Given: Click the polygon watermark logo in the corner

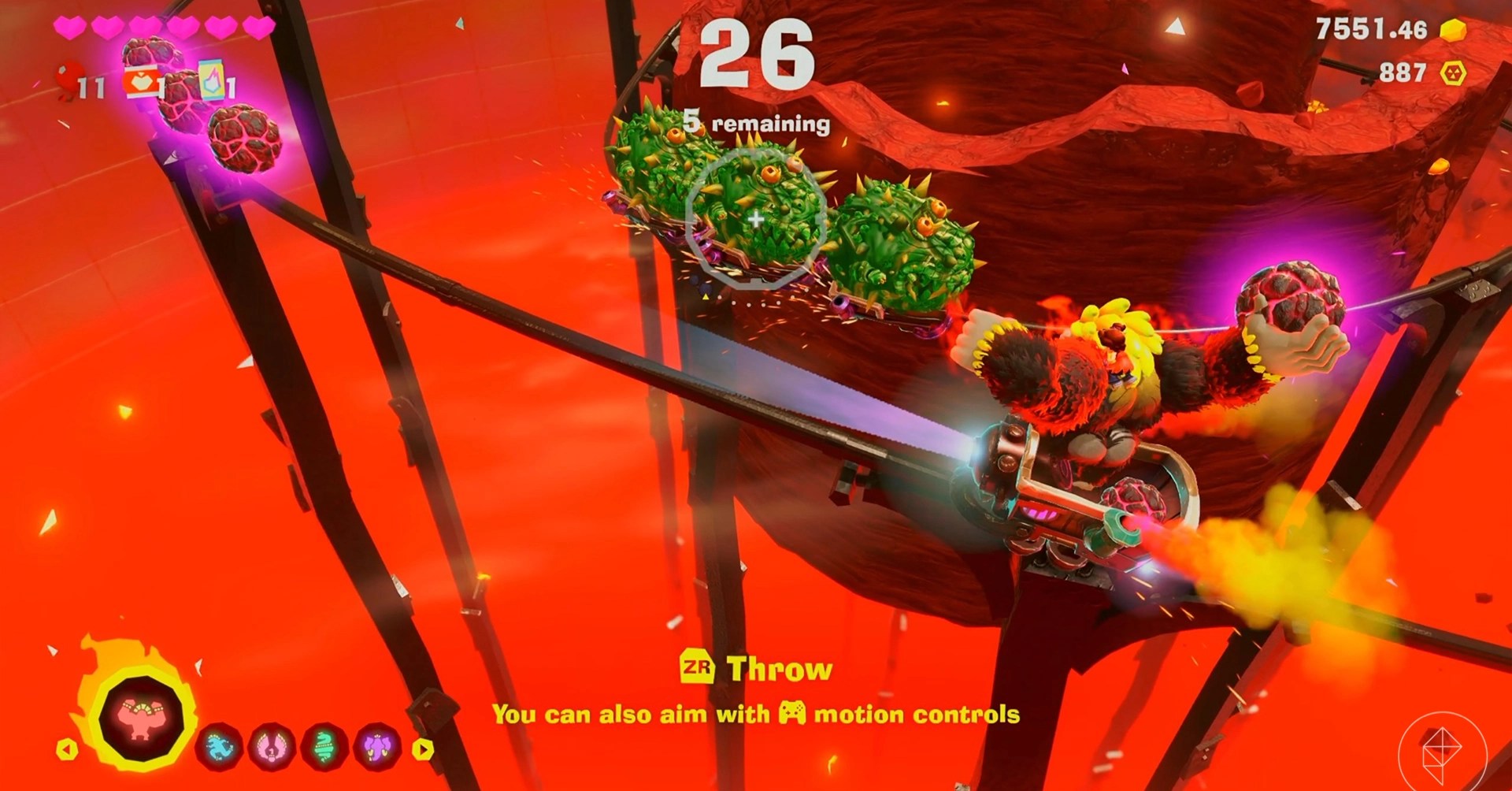Looking at the screenshot, I should [x=1441, y=749].
